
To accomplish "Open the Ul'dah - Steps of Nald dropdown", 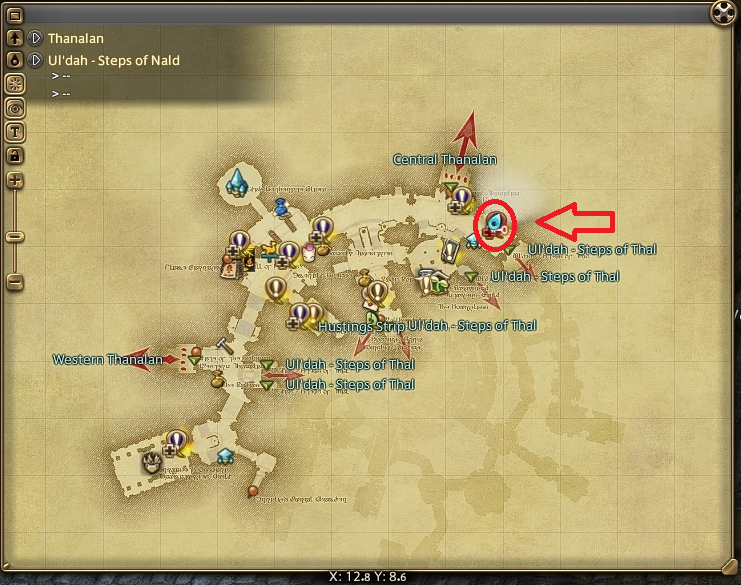I will (34, 60).
